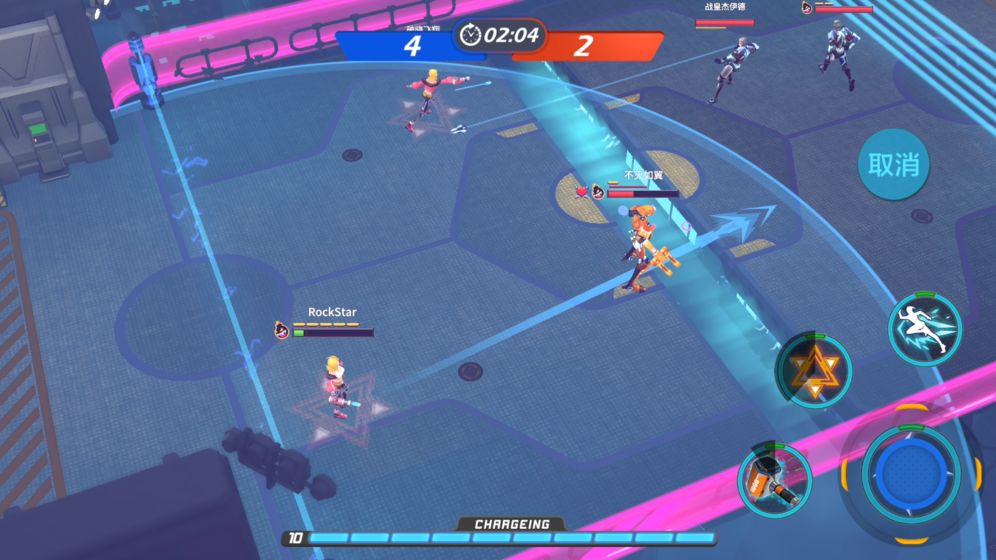996x560 pixels.
Task: Tap the 取消 cancel button
Action: click(893, 165)
